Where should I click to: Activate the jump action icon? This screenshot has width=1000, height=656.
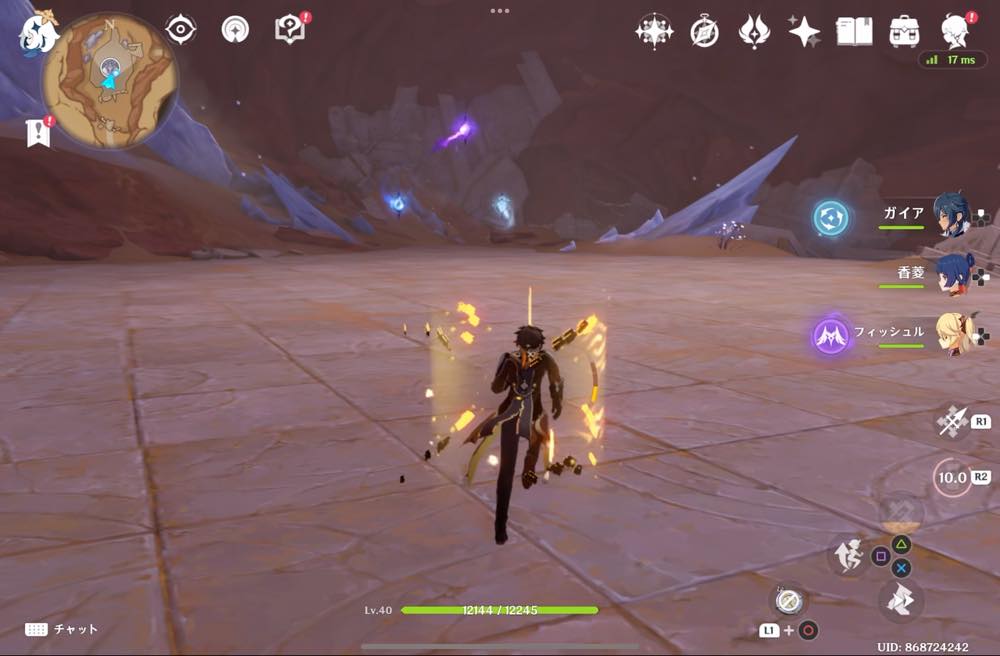pyautogui.click(x=848, y=555)
